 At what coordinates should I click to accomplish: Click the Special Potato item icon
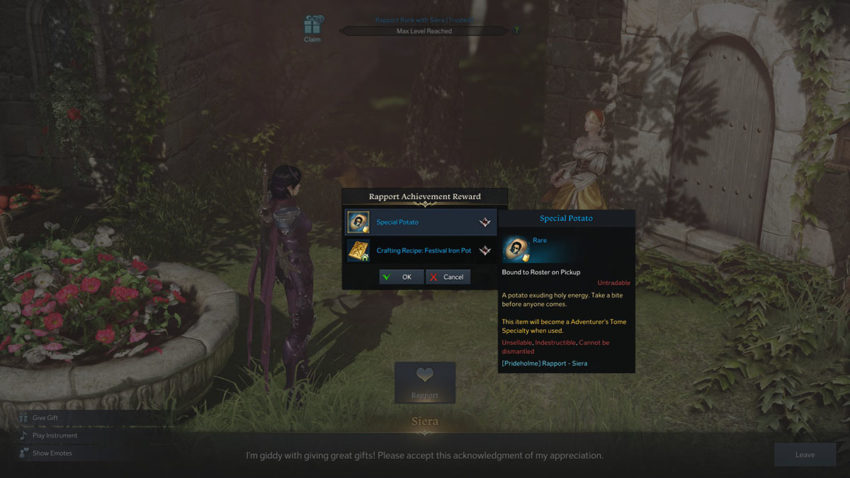click(357, 222)
